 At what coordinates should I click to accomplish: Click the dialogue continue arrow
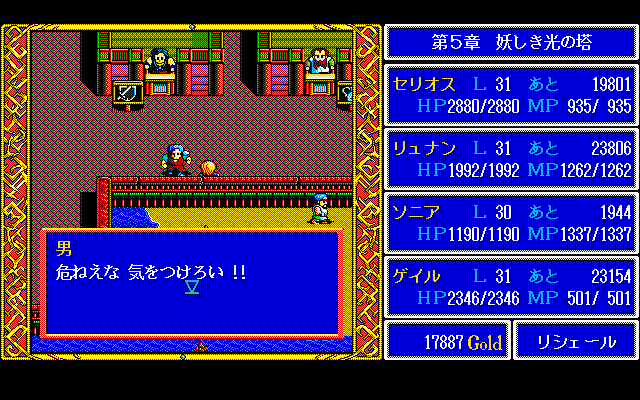click(192, 289)
